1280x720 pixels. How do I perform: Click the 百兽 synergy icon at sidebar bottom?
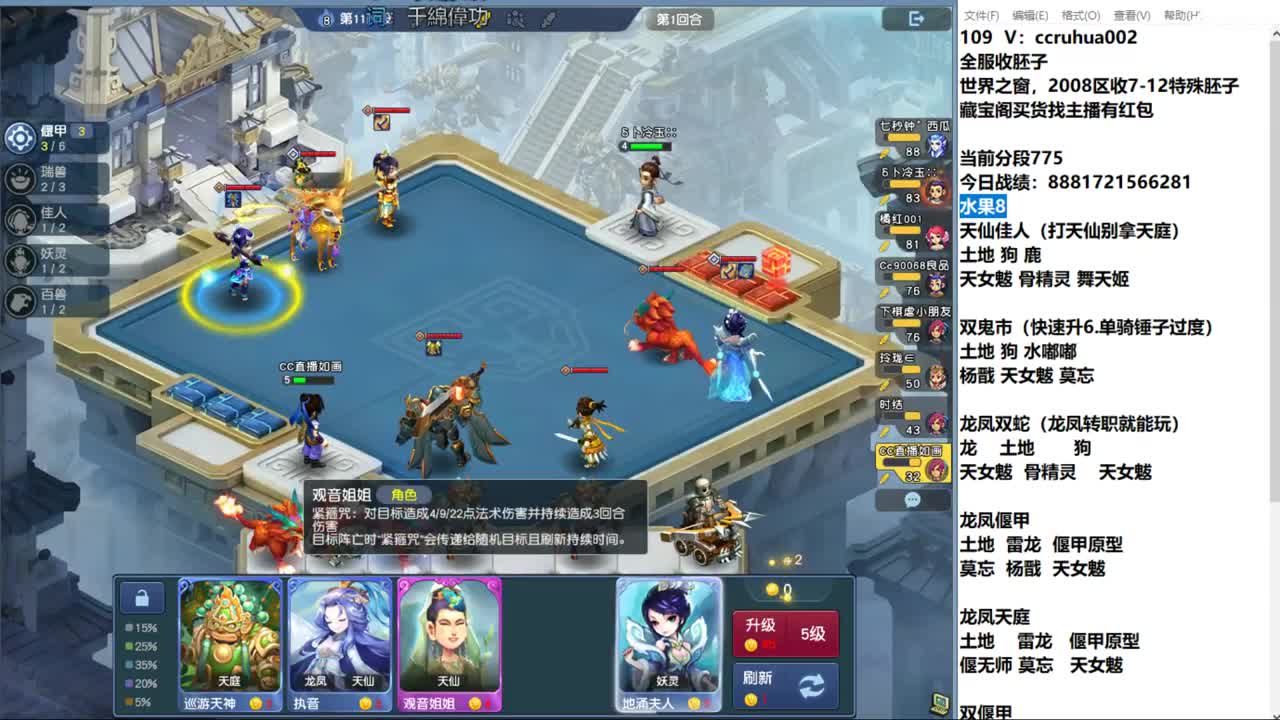point(20,301)
